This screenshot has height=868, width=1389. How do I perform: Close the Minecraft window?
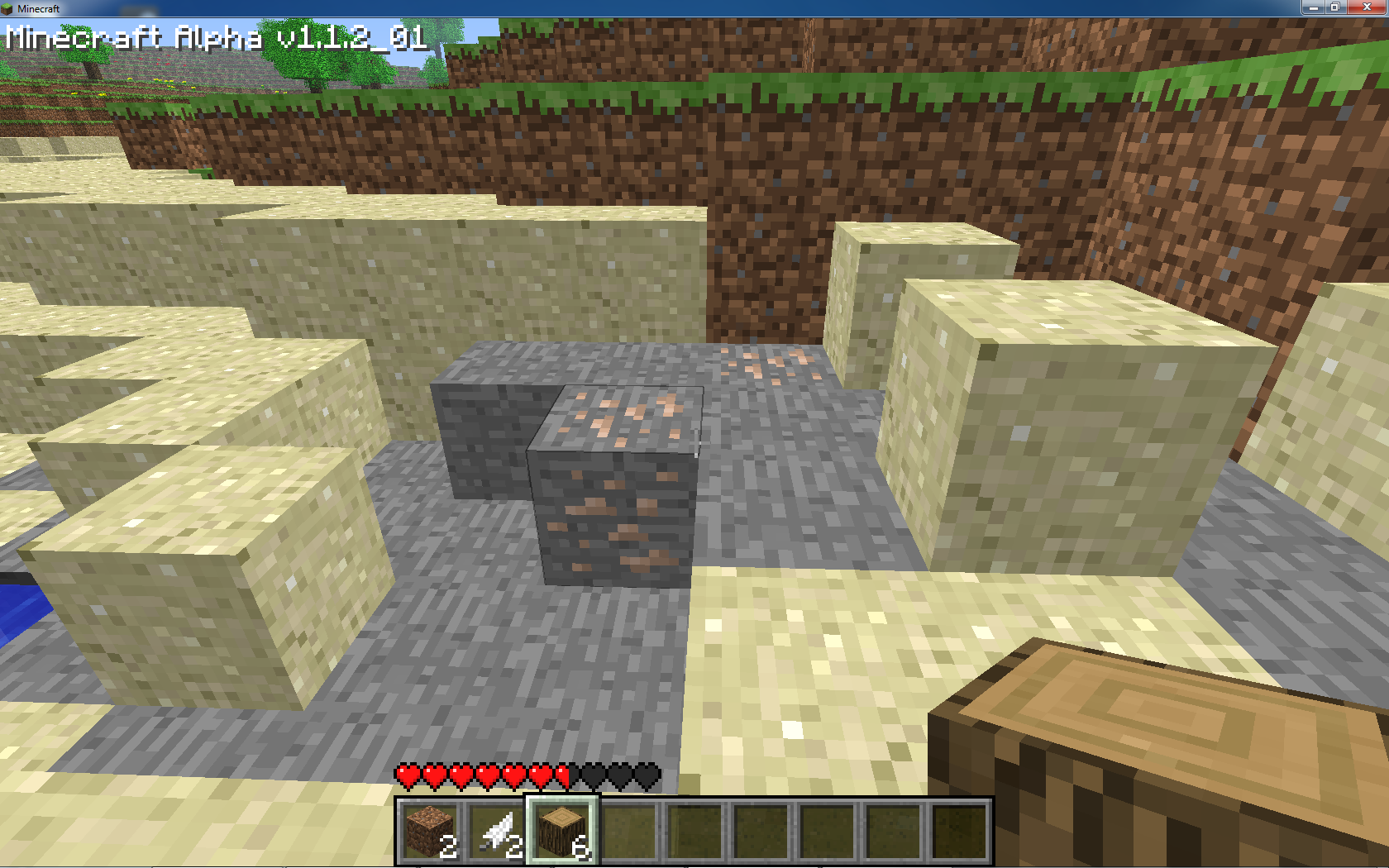[x=1367, y=7]
